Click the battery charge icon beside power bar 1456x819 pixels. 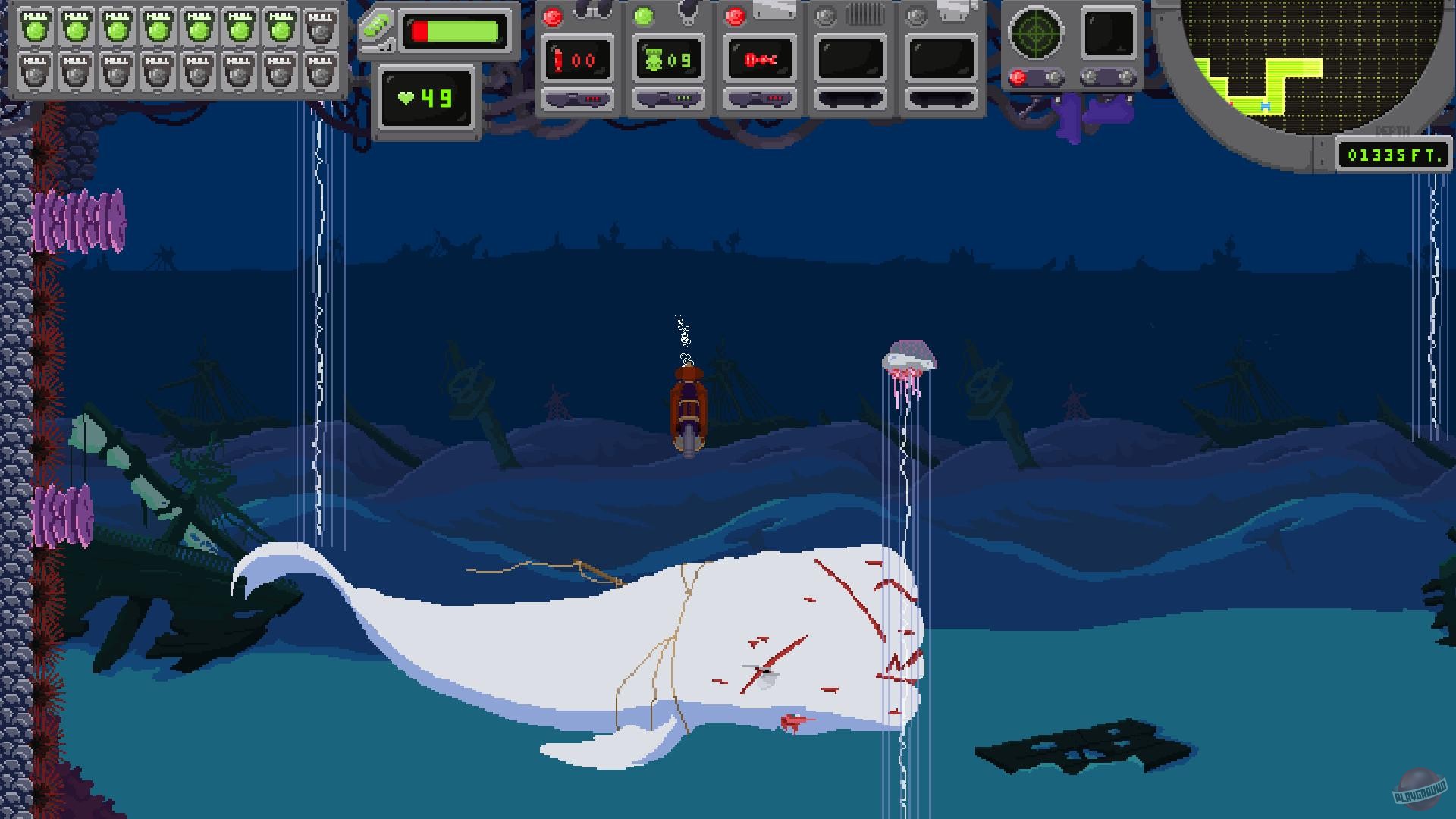point(377,24)
